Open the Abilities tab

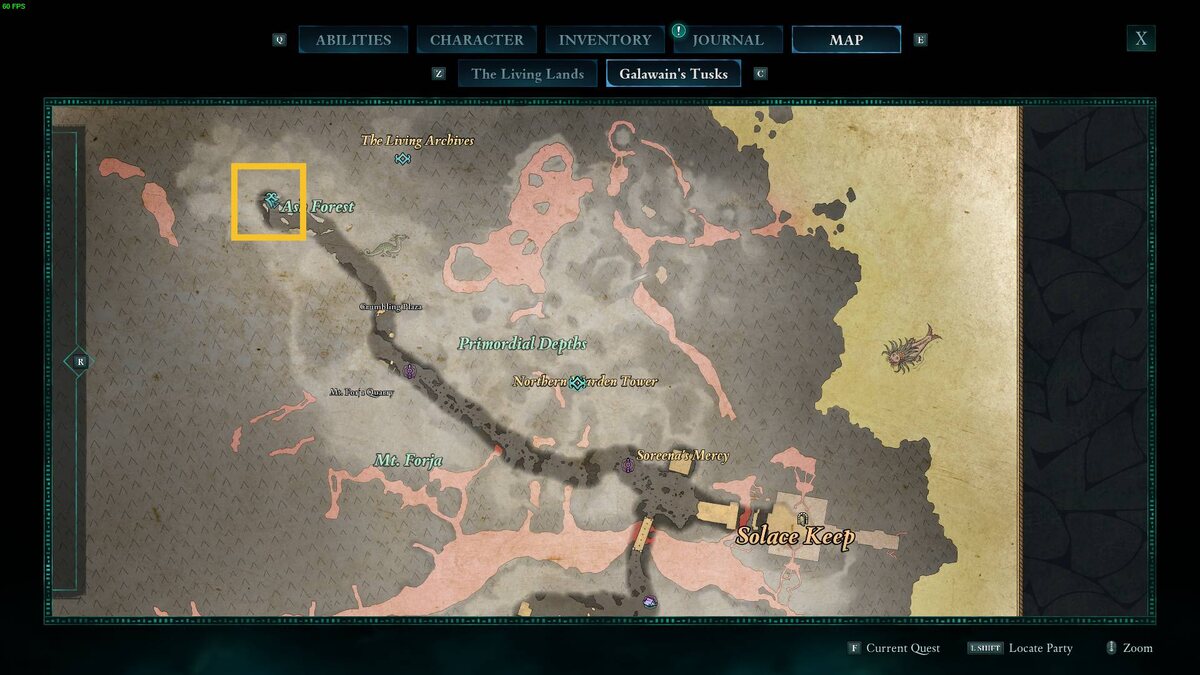tap(353, 40)
